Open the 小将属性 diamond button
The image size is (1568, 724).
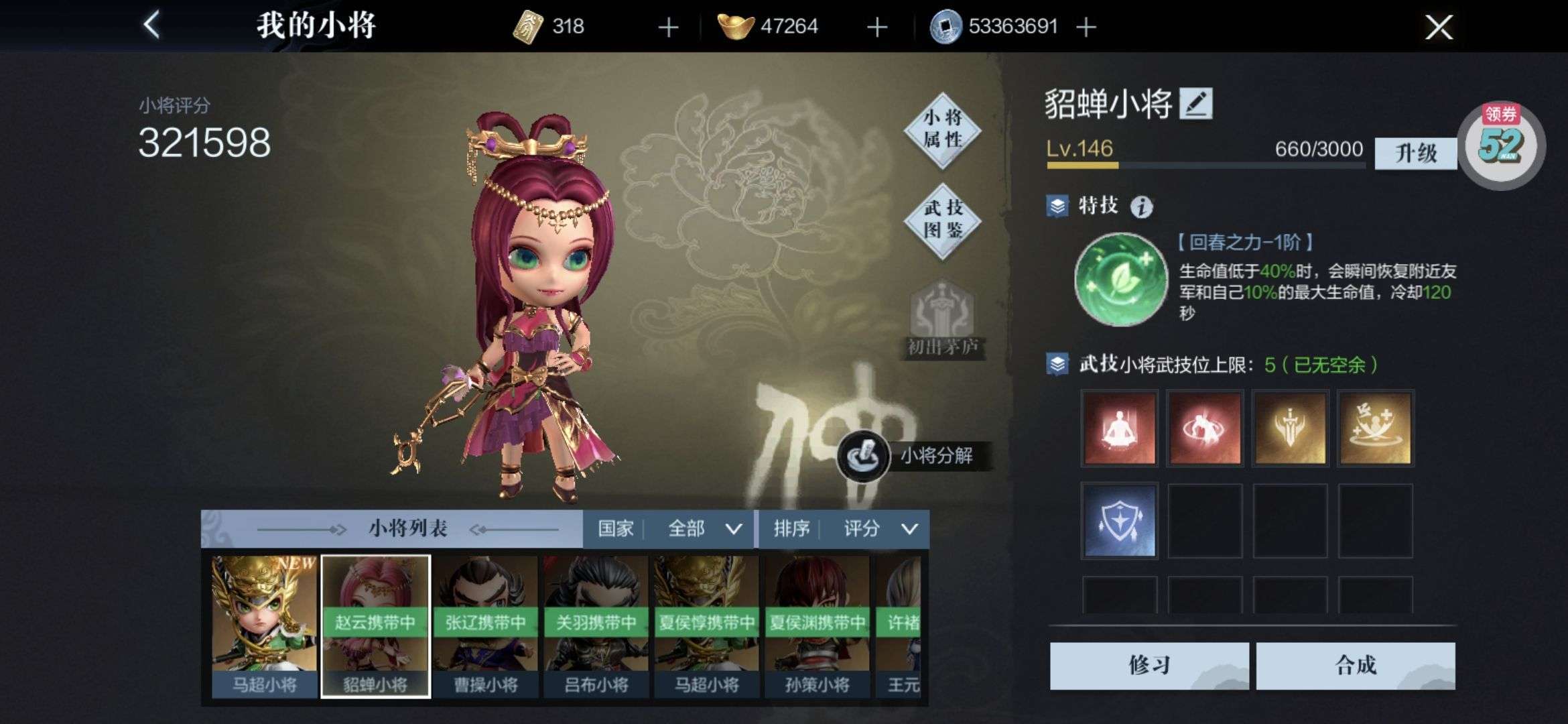(943, 129)
